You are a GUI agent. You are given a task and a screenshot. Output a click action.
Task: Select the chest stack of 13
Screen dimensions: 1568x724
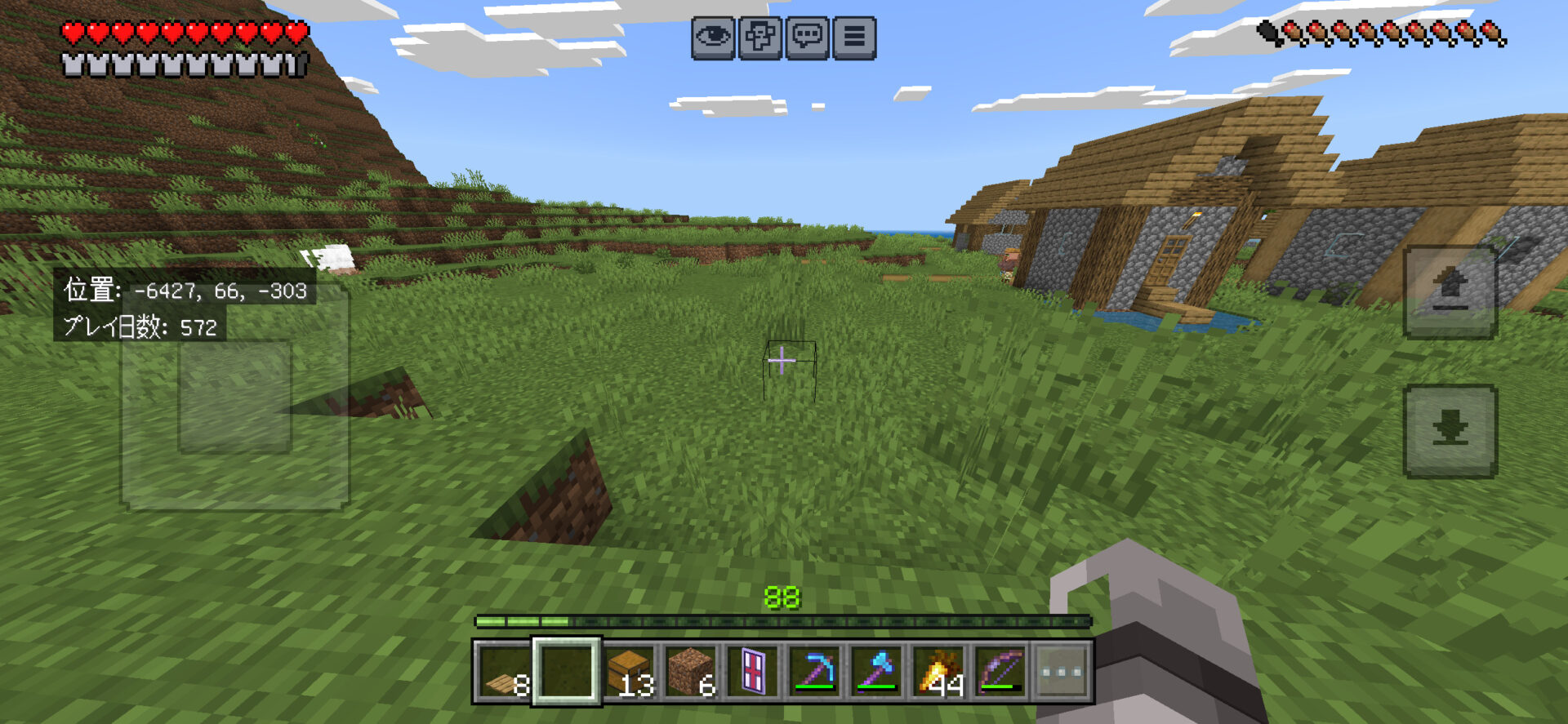click(x=629, y=673)
